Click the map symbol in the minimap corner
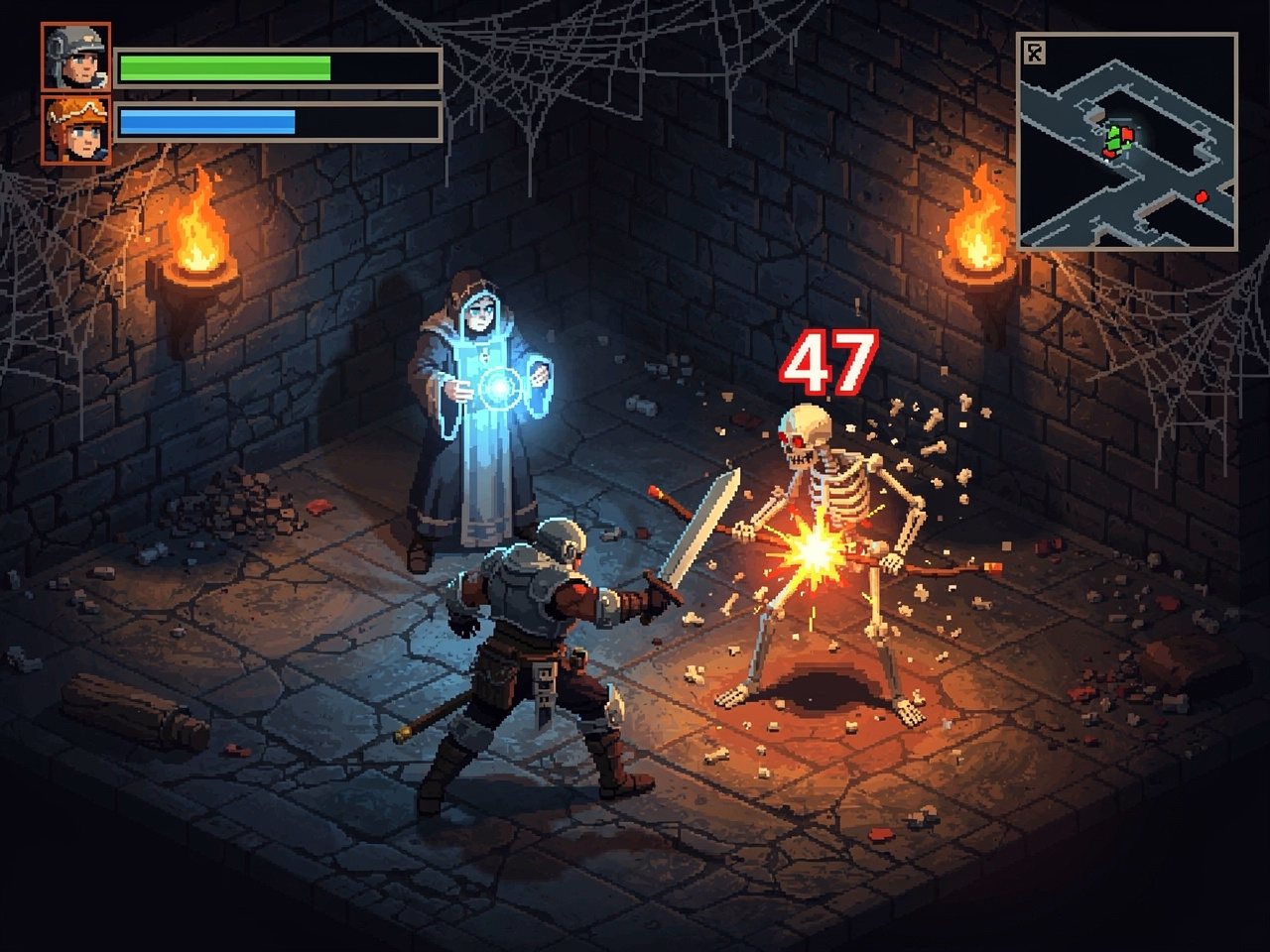Viewport: 1270px width, 952px height. [1034, 55]
